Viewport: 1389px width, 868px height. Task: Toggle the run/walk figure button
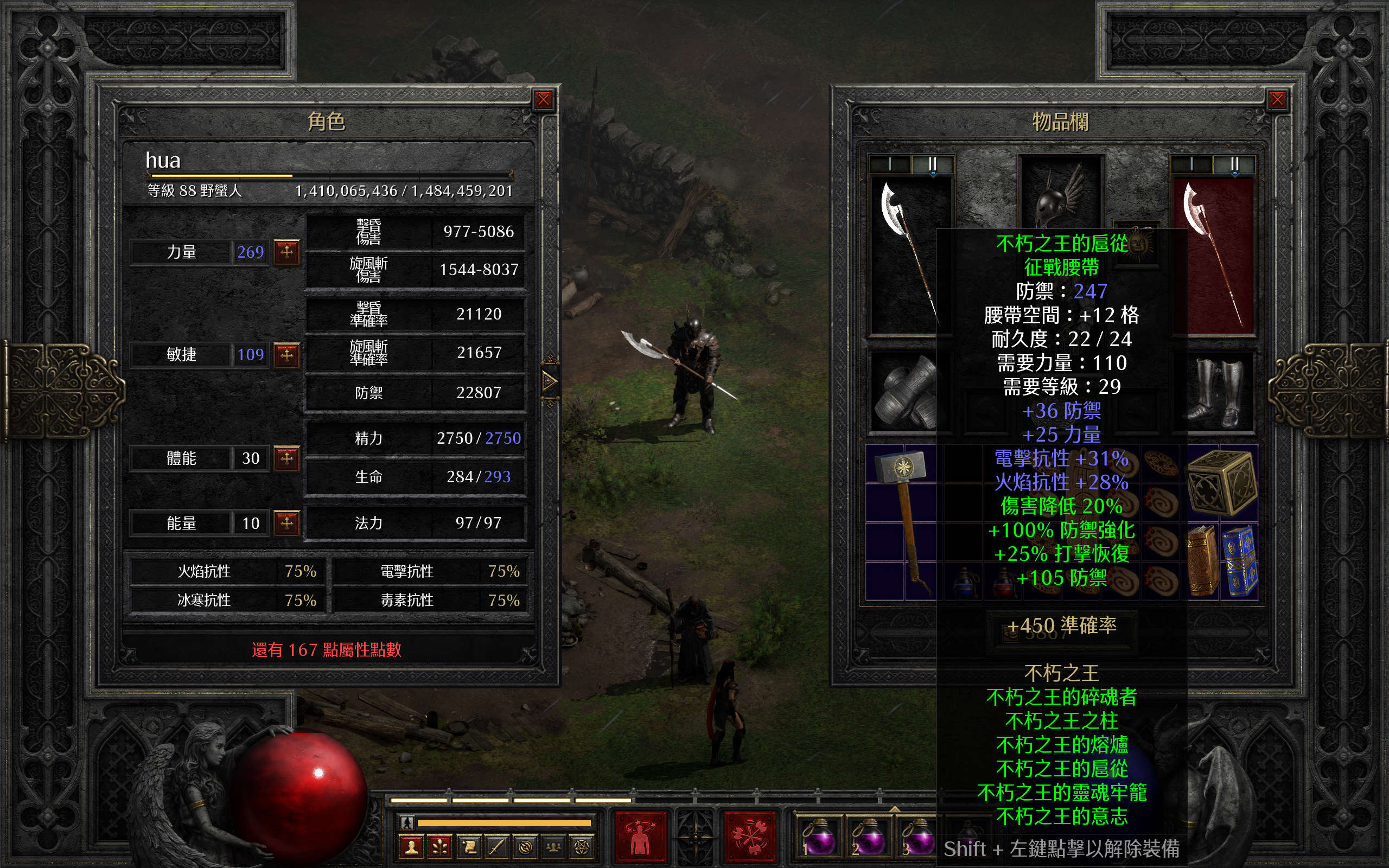pos(407,822)
